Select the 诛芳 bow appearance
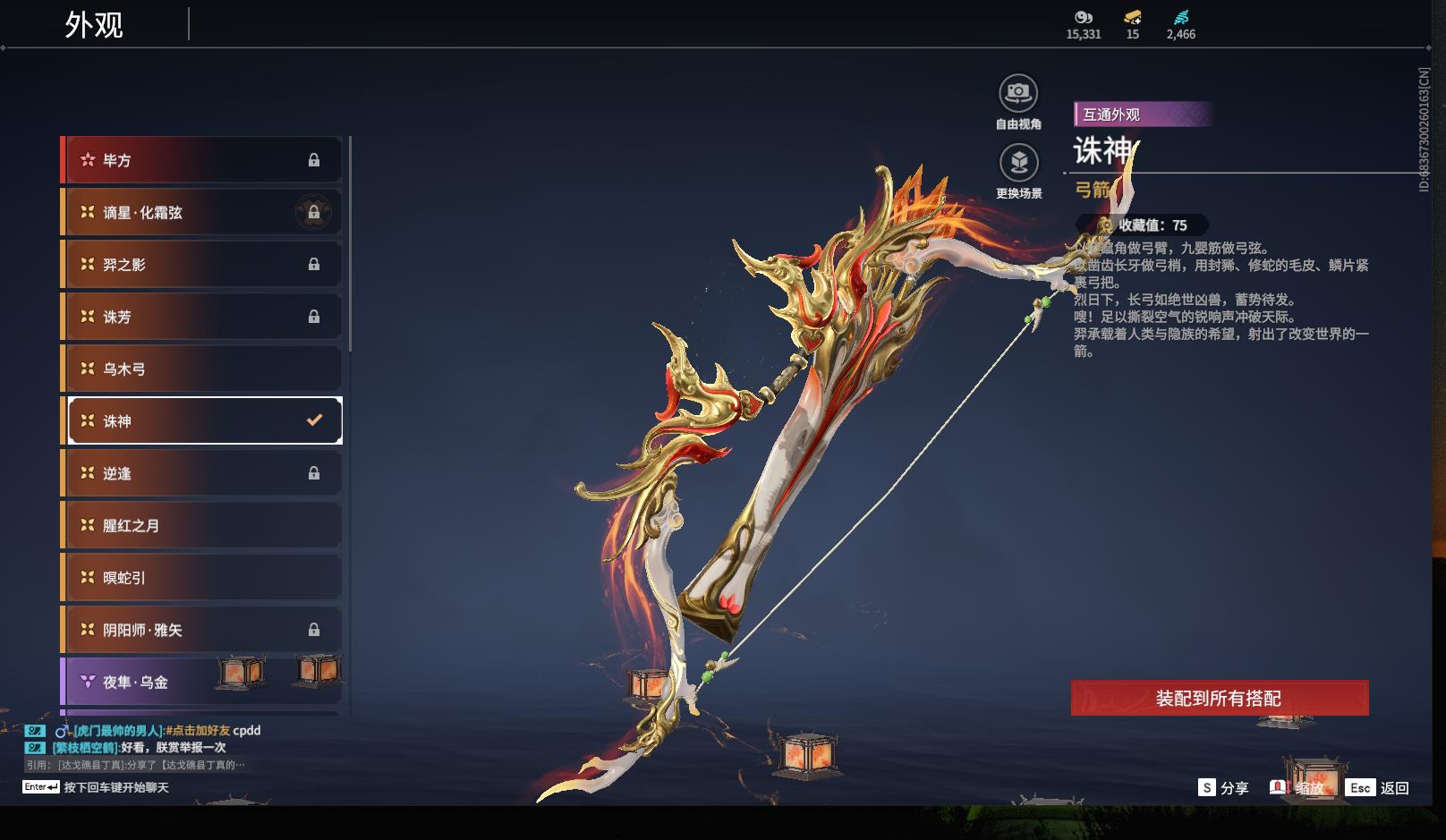 [x=201, y=317]
